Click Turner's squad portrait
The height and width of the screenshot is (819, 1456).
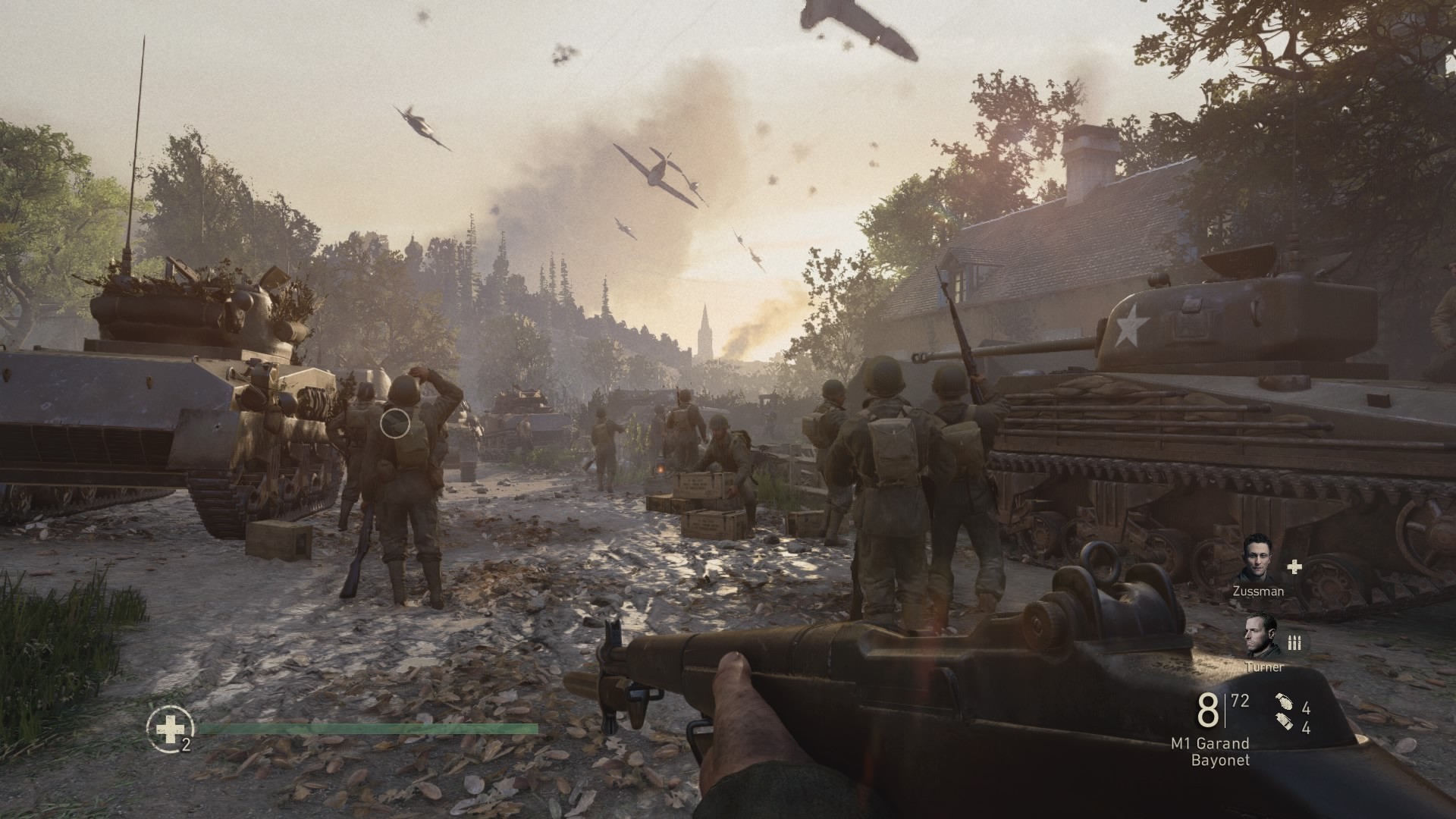coord(1259,635)
